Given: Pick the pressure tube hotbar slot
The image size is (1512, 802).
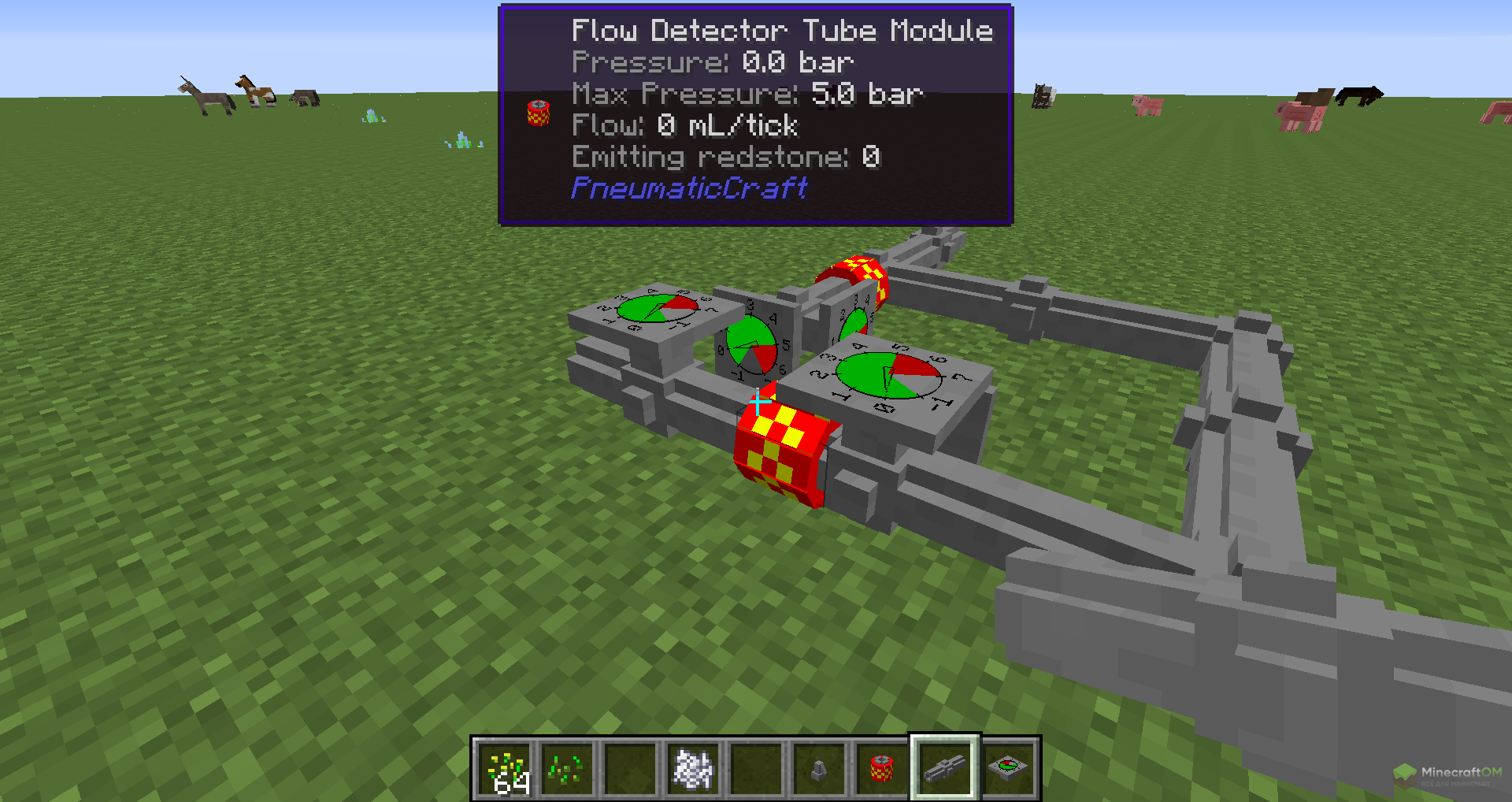Looking at the screenshot, I should click(945, 769).
